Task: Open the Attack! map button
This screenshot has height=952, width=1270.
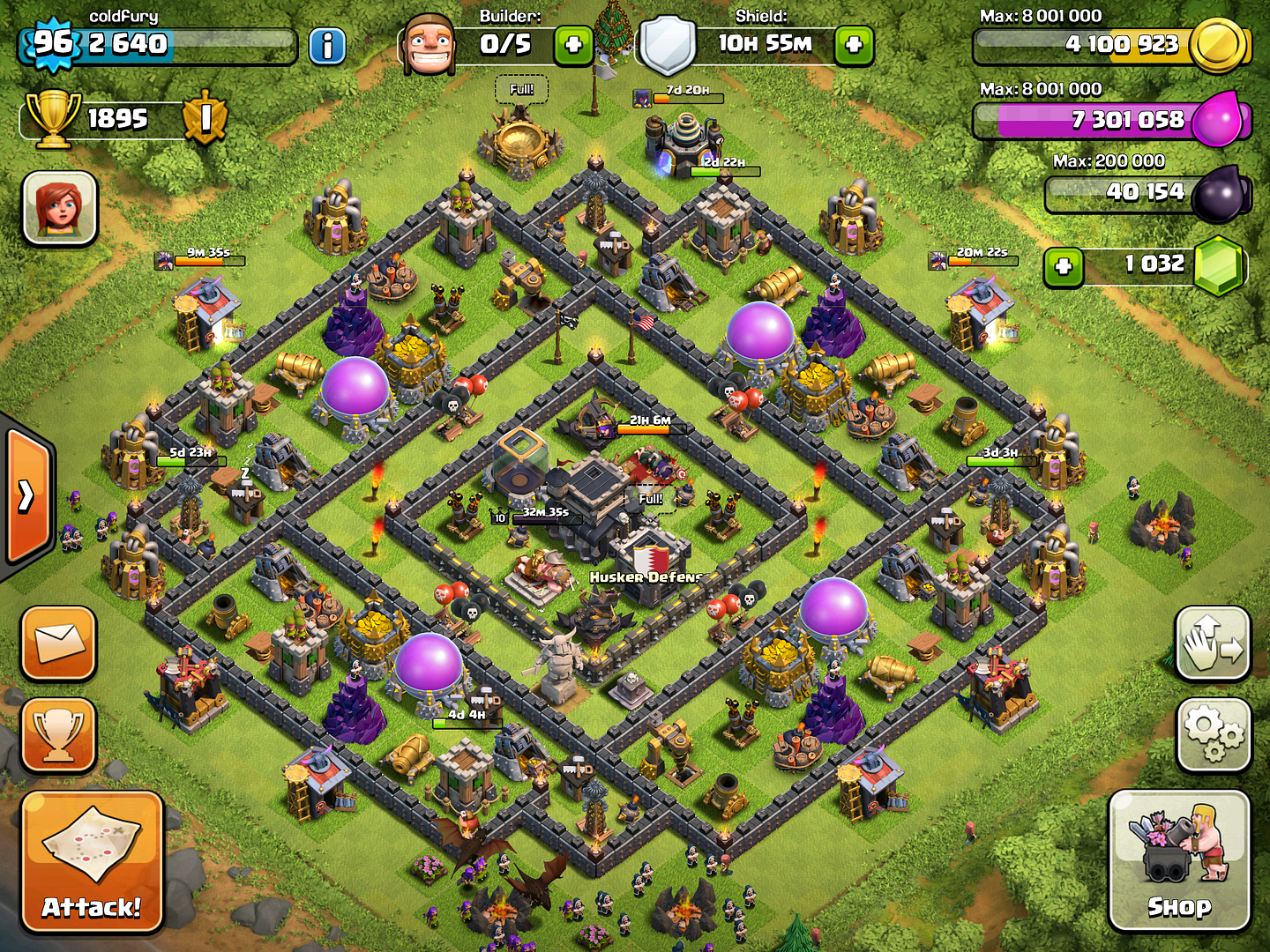Action: [92, 861]
